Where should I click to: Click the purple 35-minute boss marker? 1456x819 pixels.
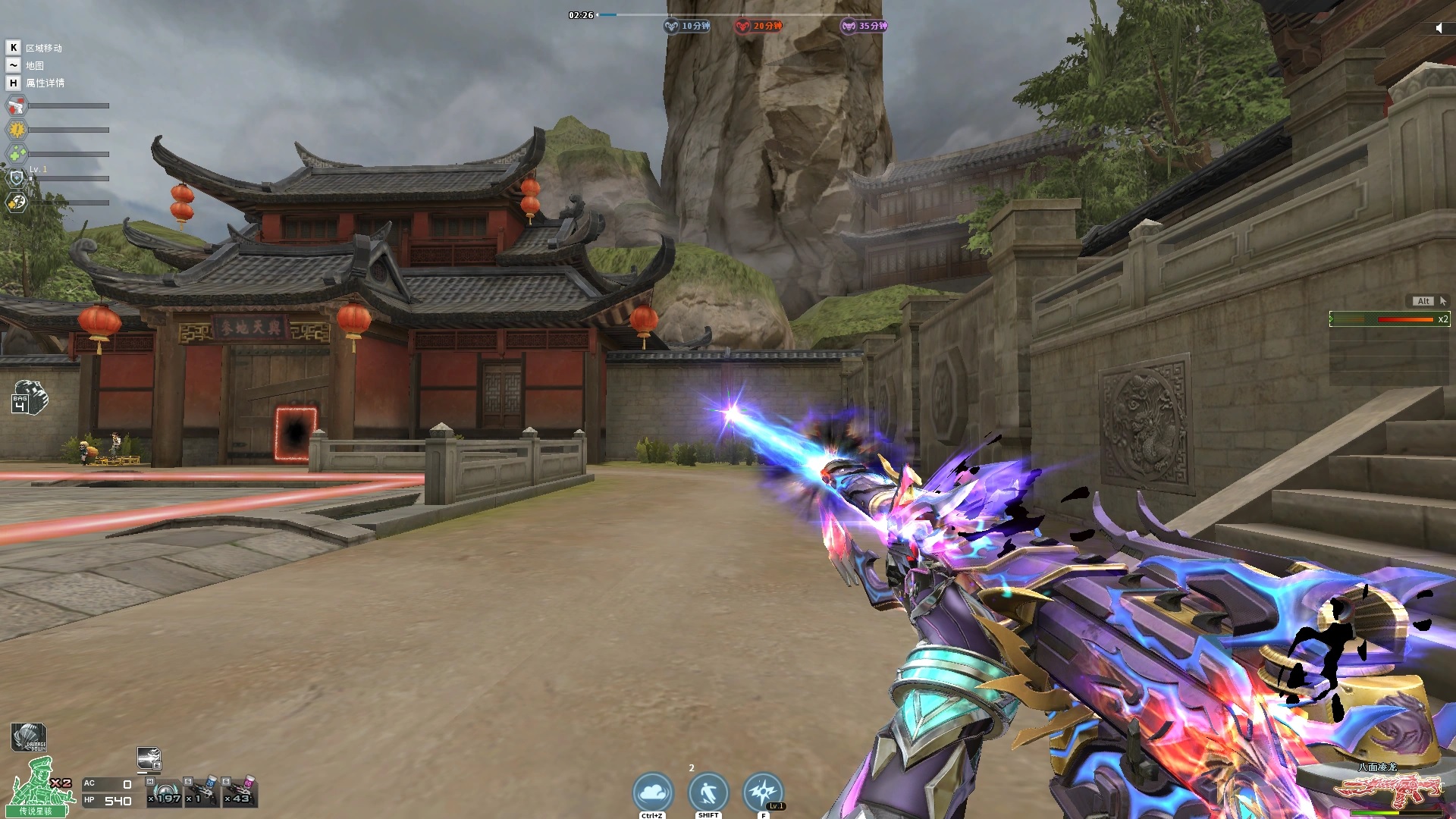click(864, 26)
